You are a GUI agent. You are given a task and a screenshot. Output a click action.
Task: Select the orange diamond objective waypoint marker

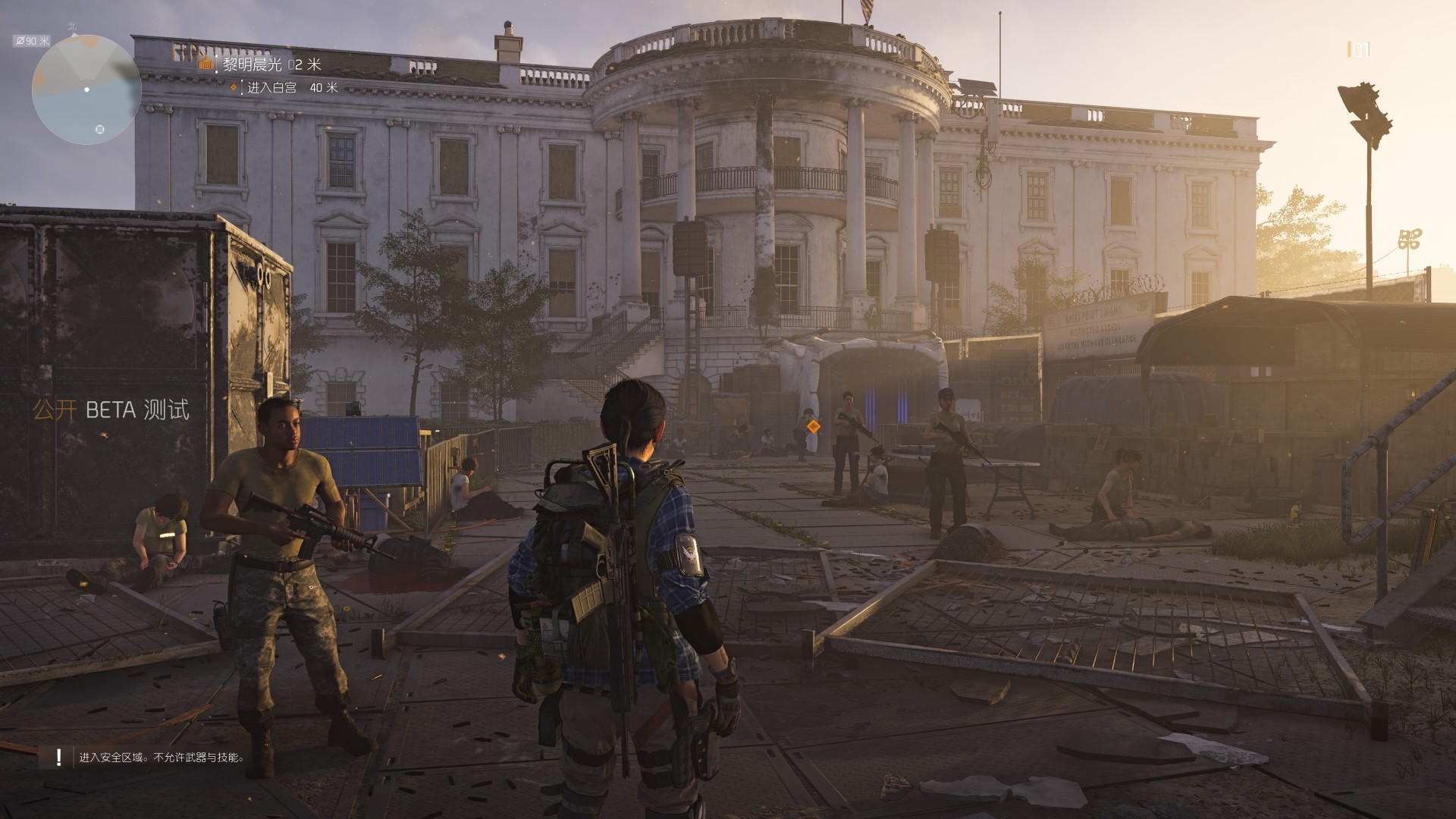(x=813, y=426)
